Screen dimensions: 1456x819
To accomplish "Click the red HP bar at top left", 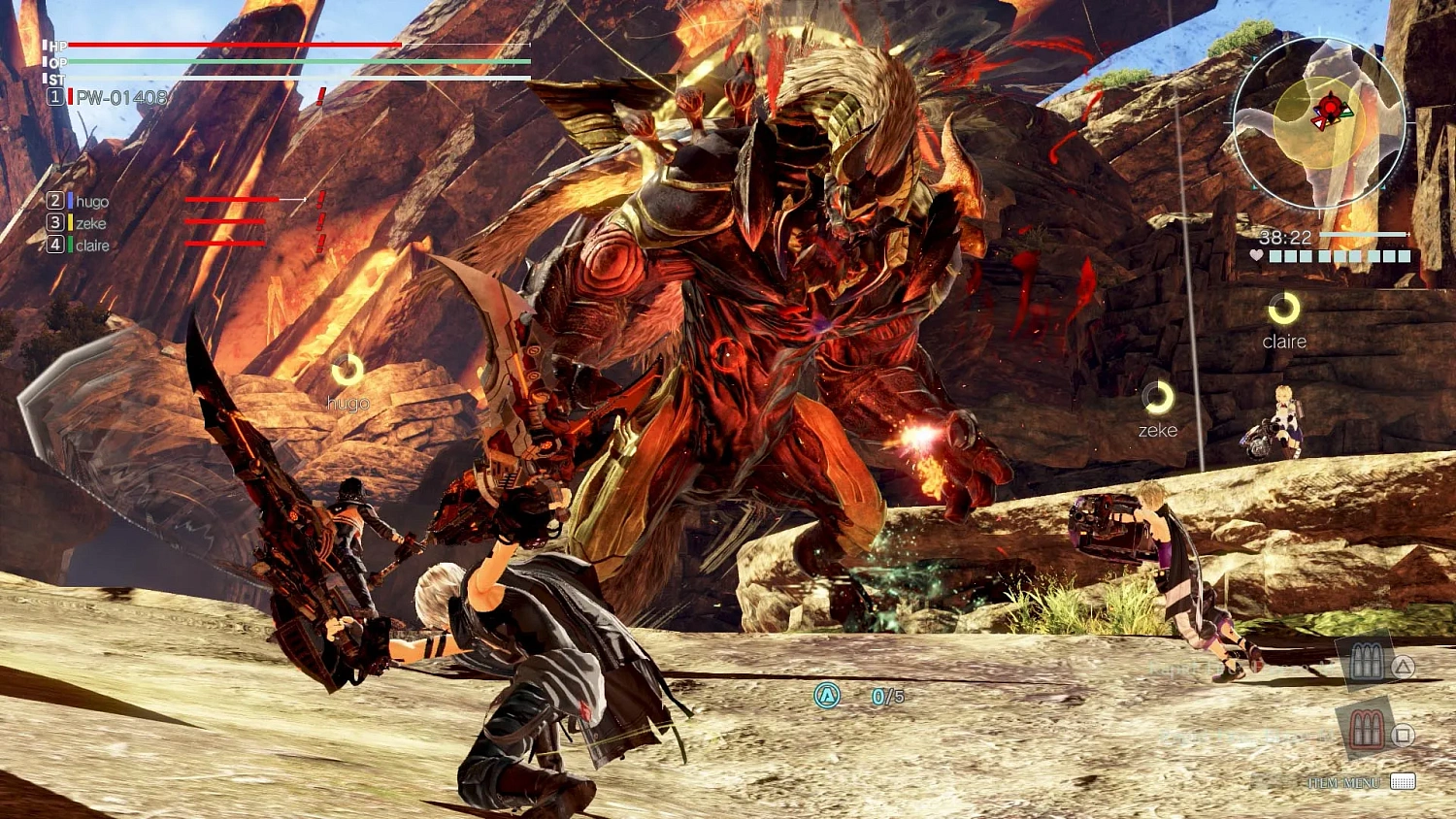I will point(233,44).
